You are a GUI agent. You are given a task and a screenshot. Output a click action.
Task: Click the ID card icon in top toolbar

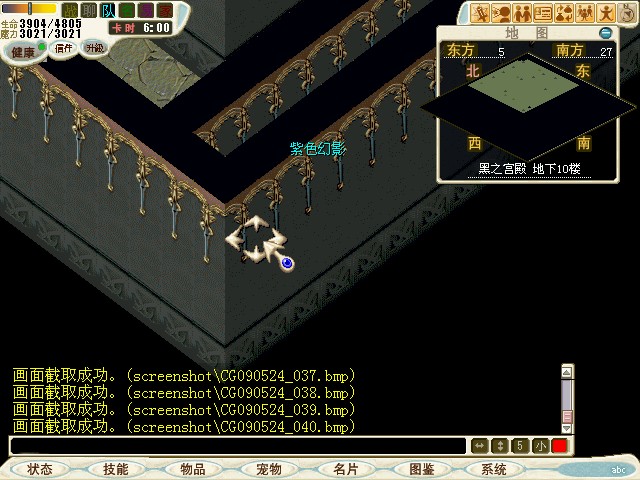(543, 13)
